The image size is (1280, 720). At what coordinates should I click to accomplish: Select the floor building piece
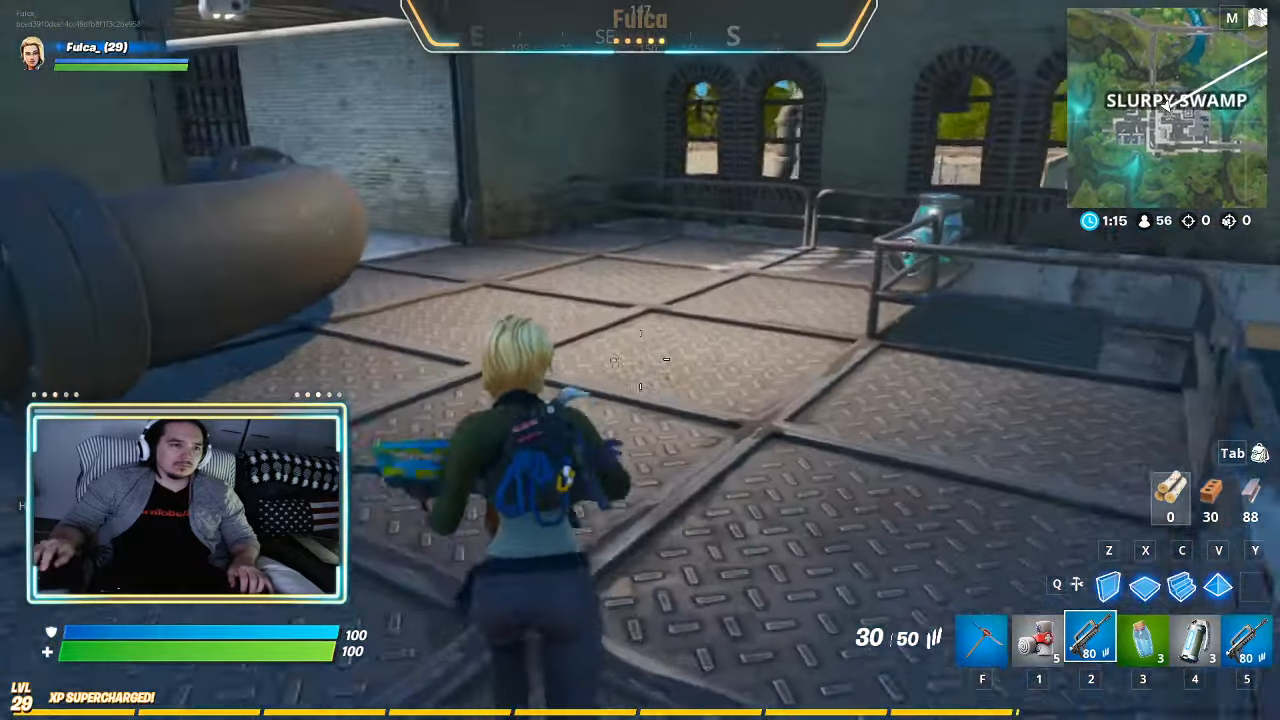pyautogui.click(x=1145, y=587)
